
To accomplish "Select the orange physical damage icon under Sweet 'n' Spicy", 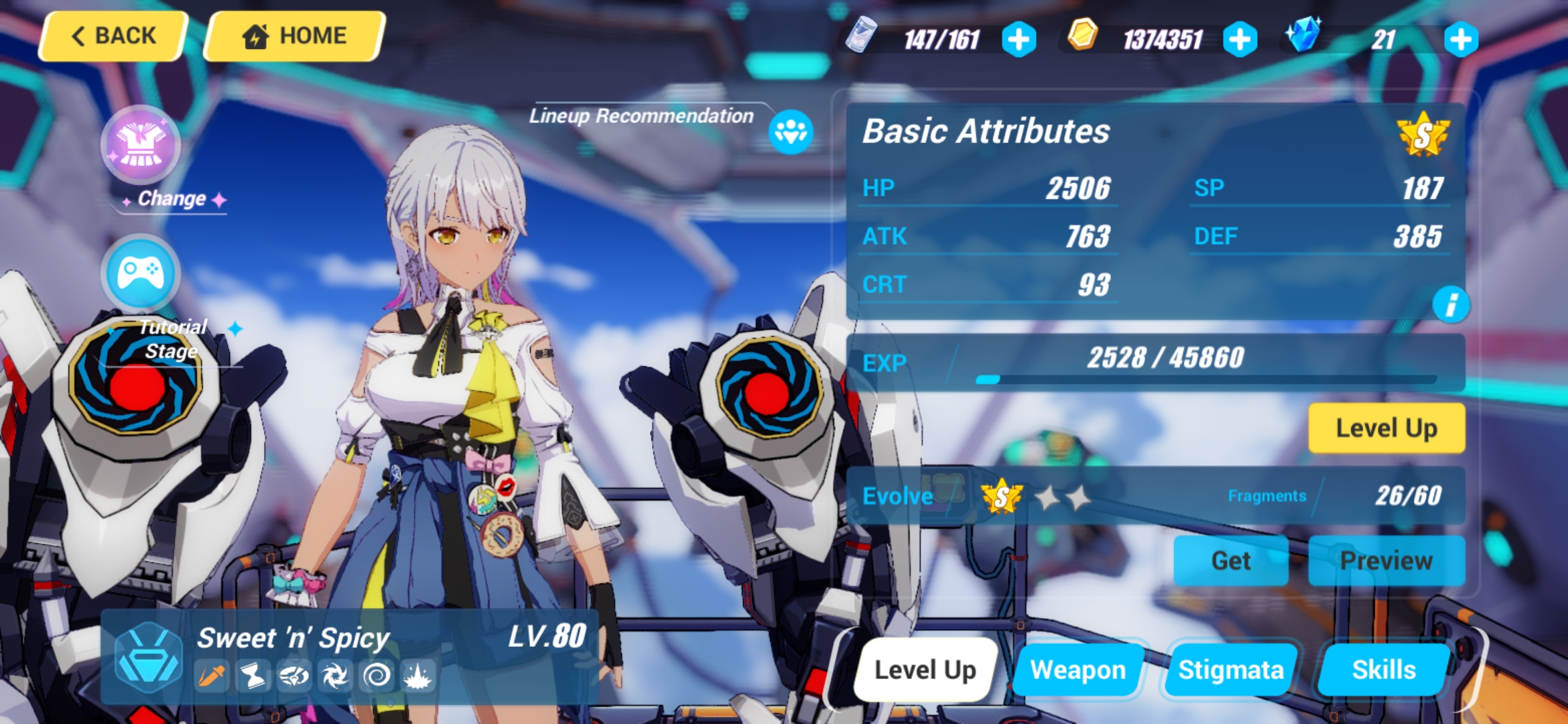I will pos(212,676).
